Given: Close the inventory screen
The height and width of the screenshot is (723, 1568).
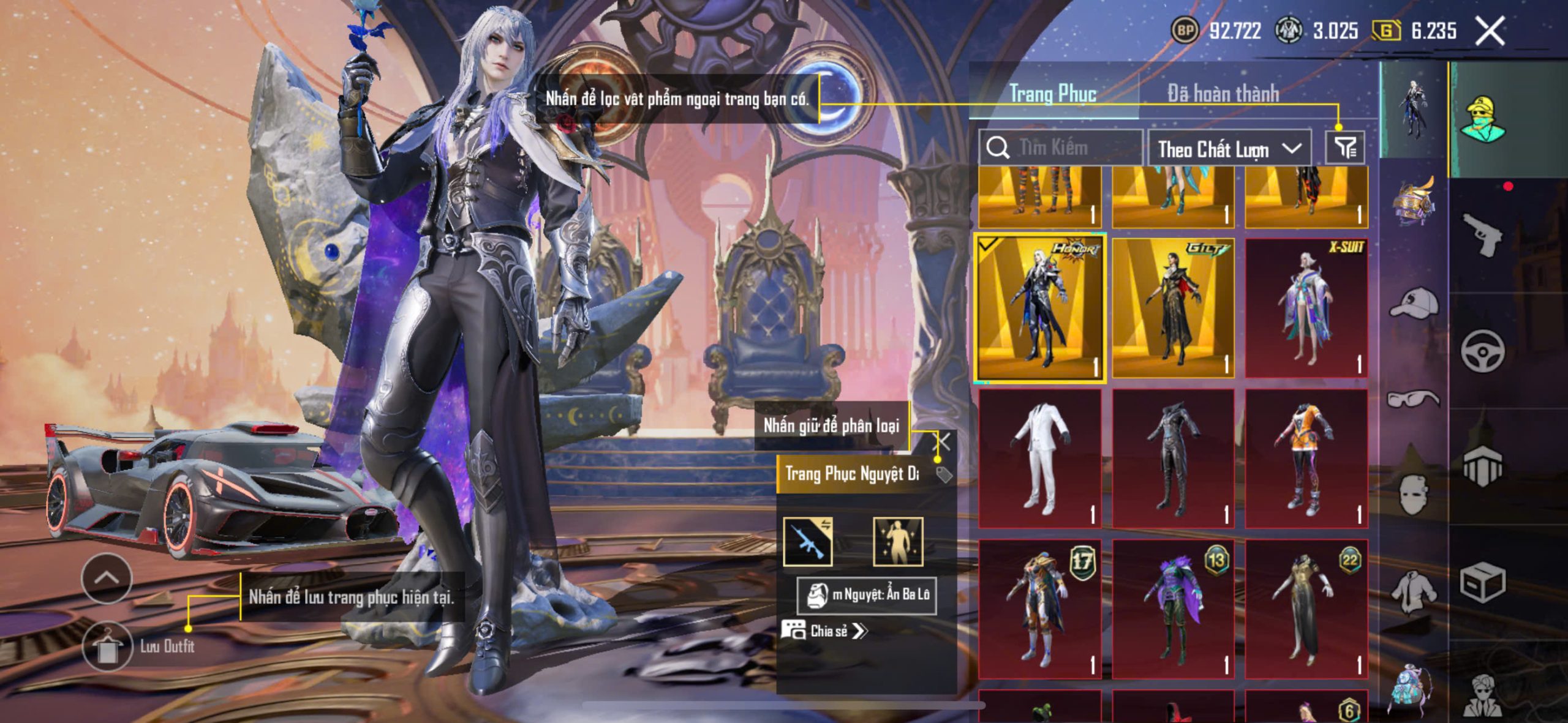Looking at the screenshot, I should tap(1489, 31).
